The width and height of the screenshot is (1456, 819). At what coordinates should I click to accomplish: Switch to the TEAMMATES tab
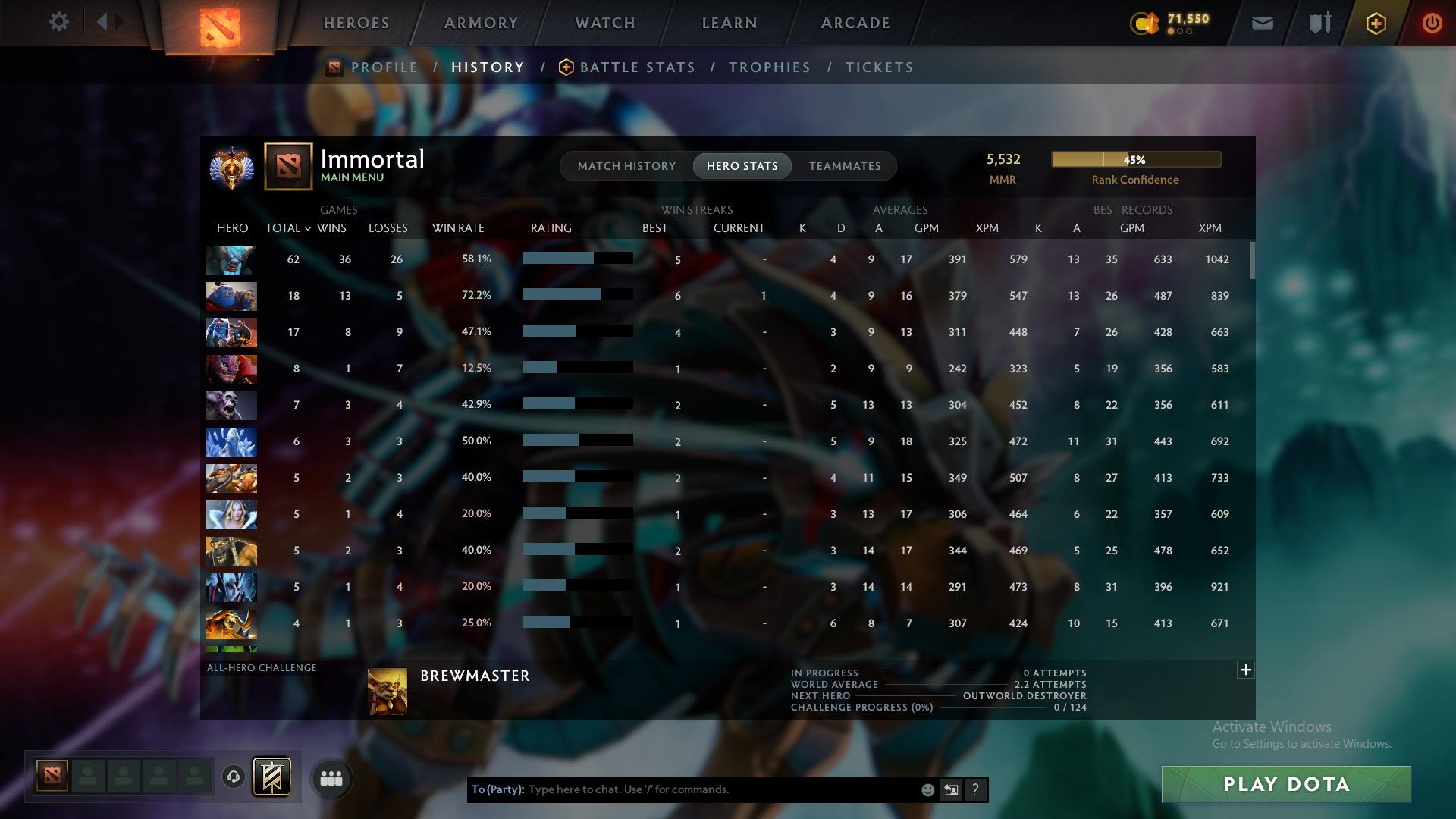845,165
